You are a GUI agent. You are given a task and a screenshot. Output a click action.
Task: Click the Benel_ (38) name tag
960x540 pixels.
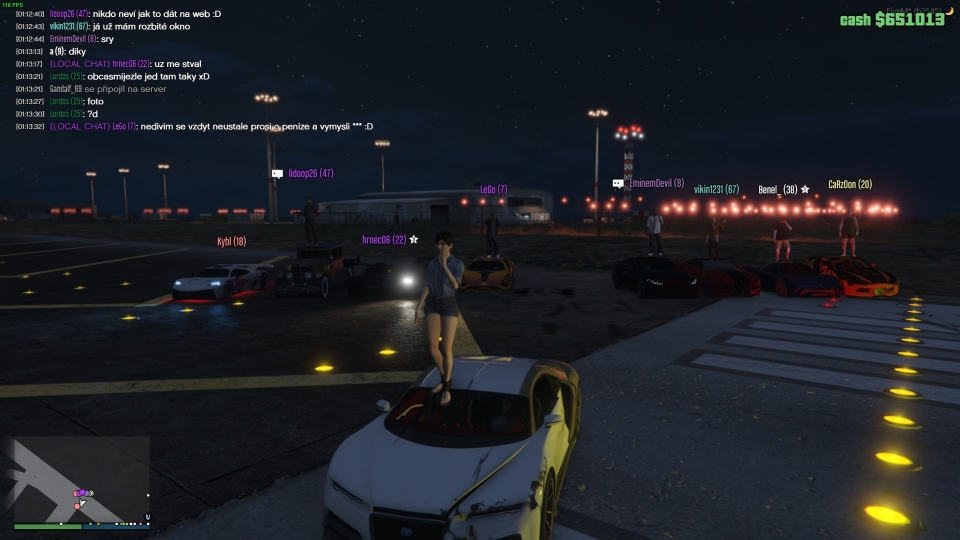click(777, 189)
